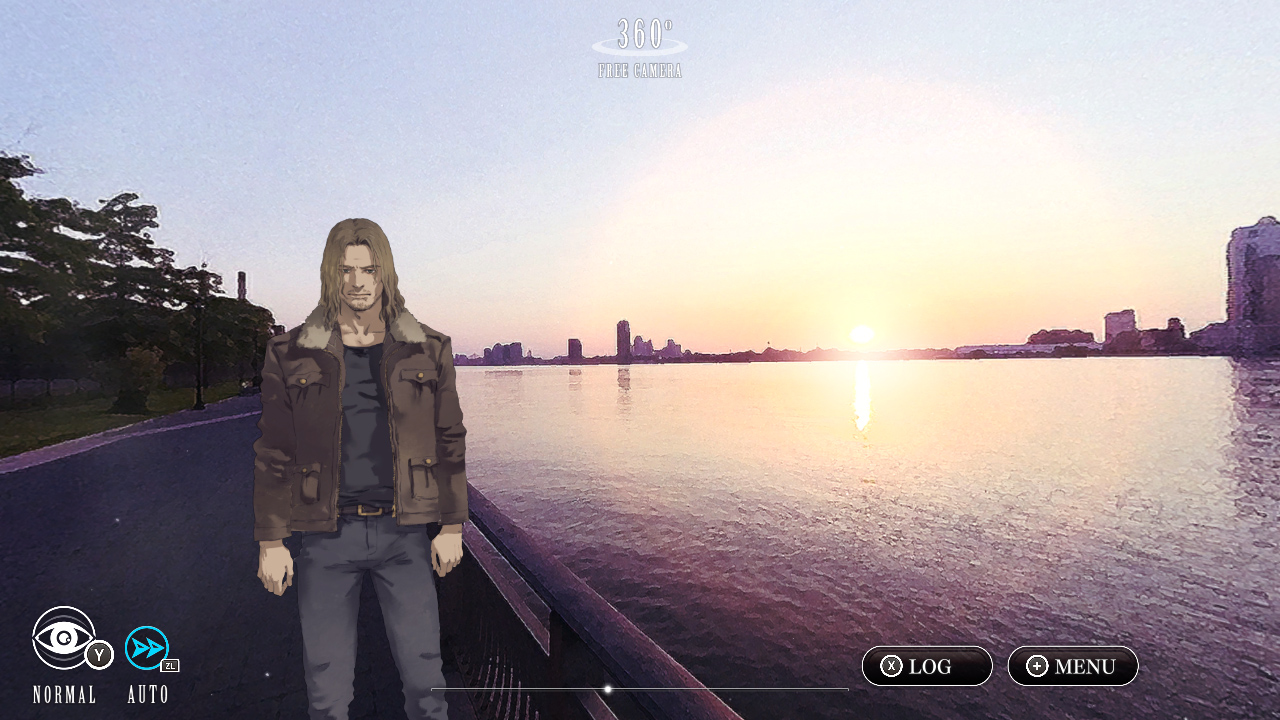Open the in-game MENU

click(x=1072, y=666)
